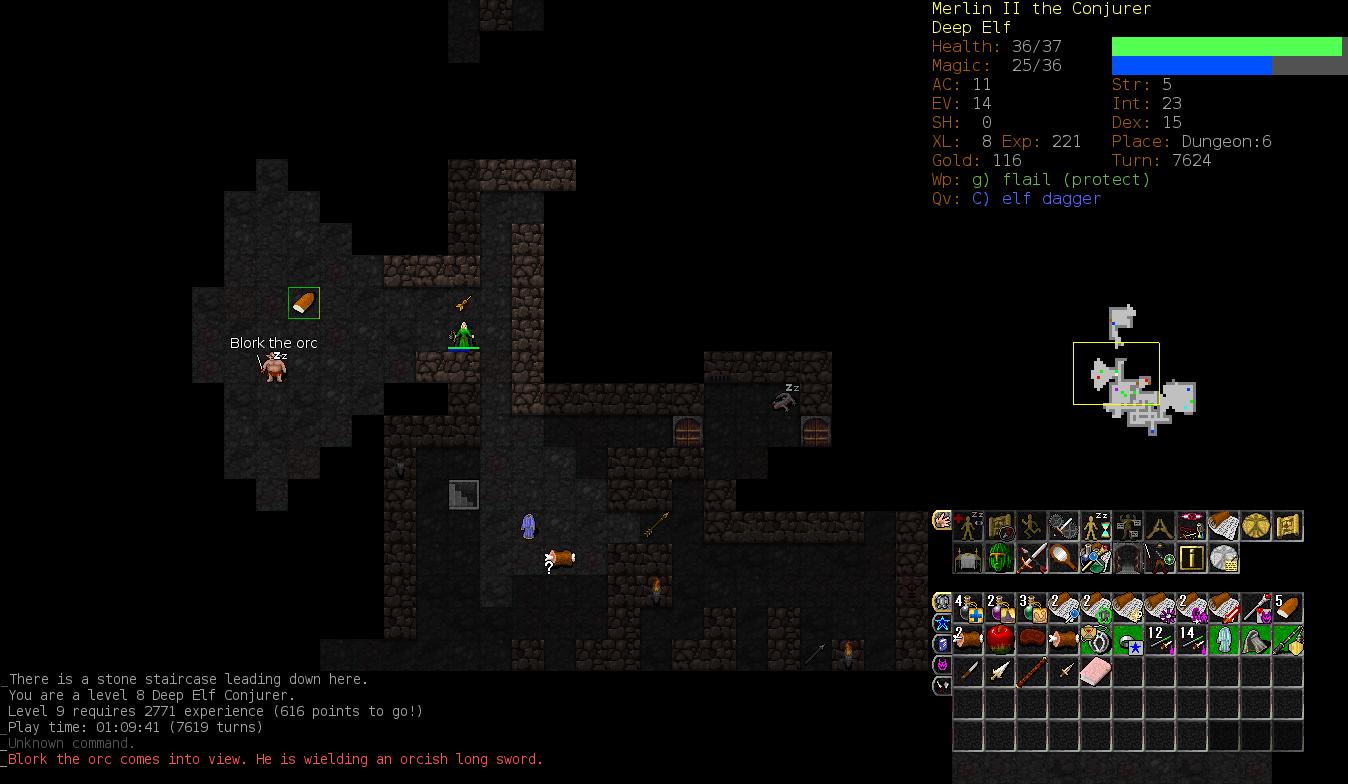This screenshot has height=784, width=1348.
Task: Open the gold information help button
Action: [1191, 558]
